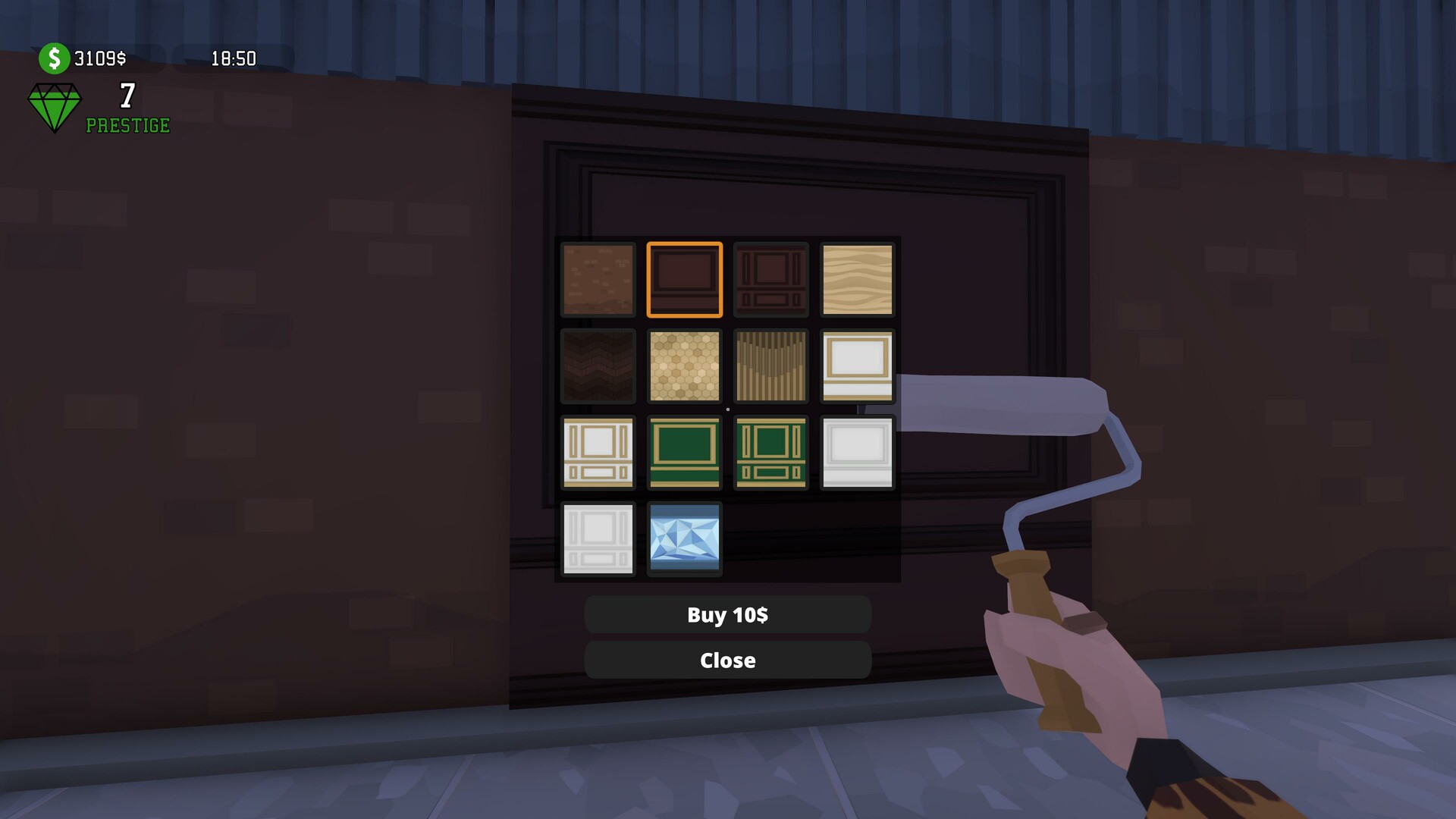1456x819 pixels.
Task: Pick the white panel with gold trim
Action: click(857, 366)
